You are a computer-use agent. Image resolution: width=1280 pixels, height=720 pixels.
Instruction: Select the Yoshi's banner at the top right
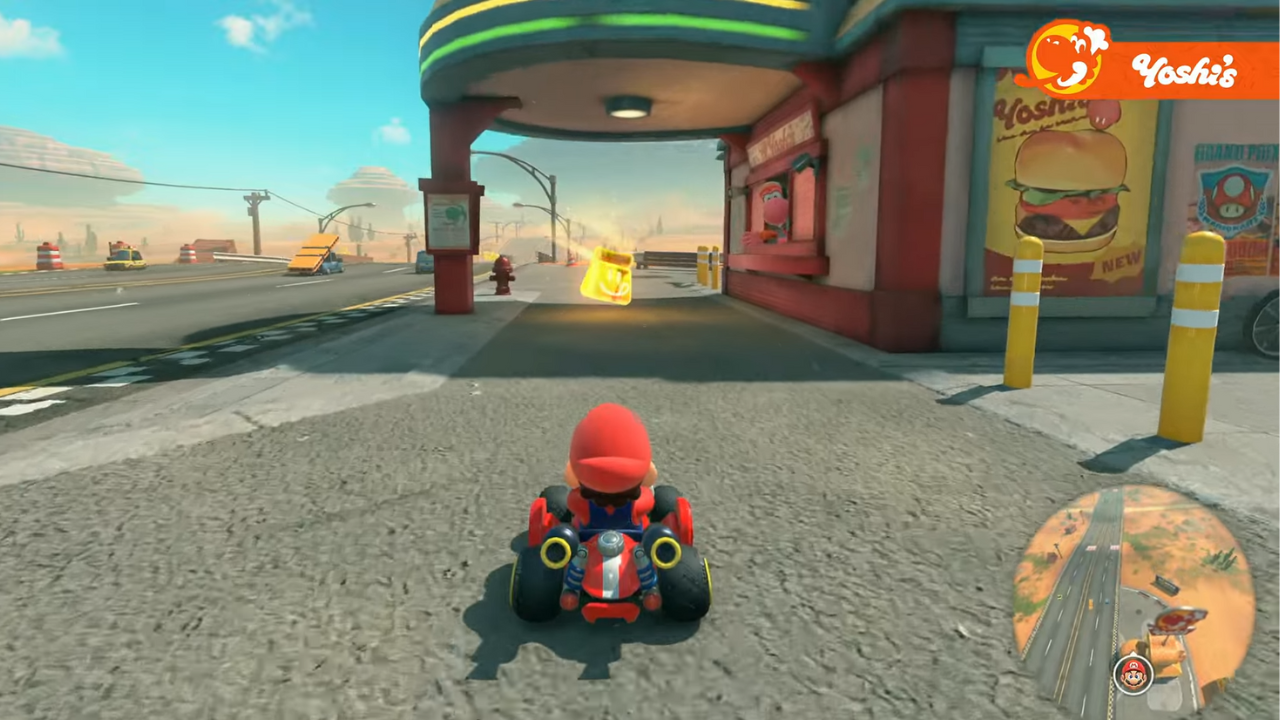click(x=1185, y=70)
